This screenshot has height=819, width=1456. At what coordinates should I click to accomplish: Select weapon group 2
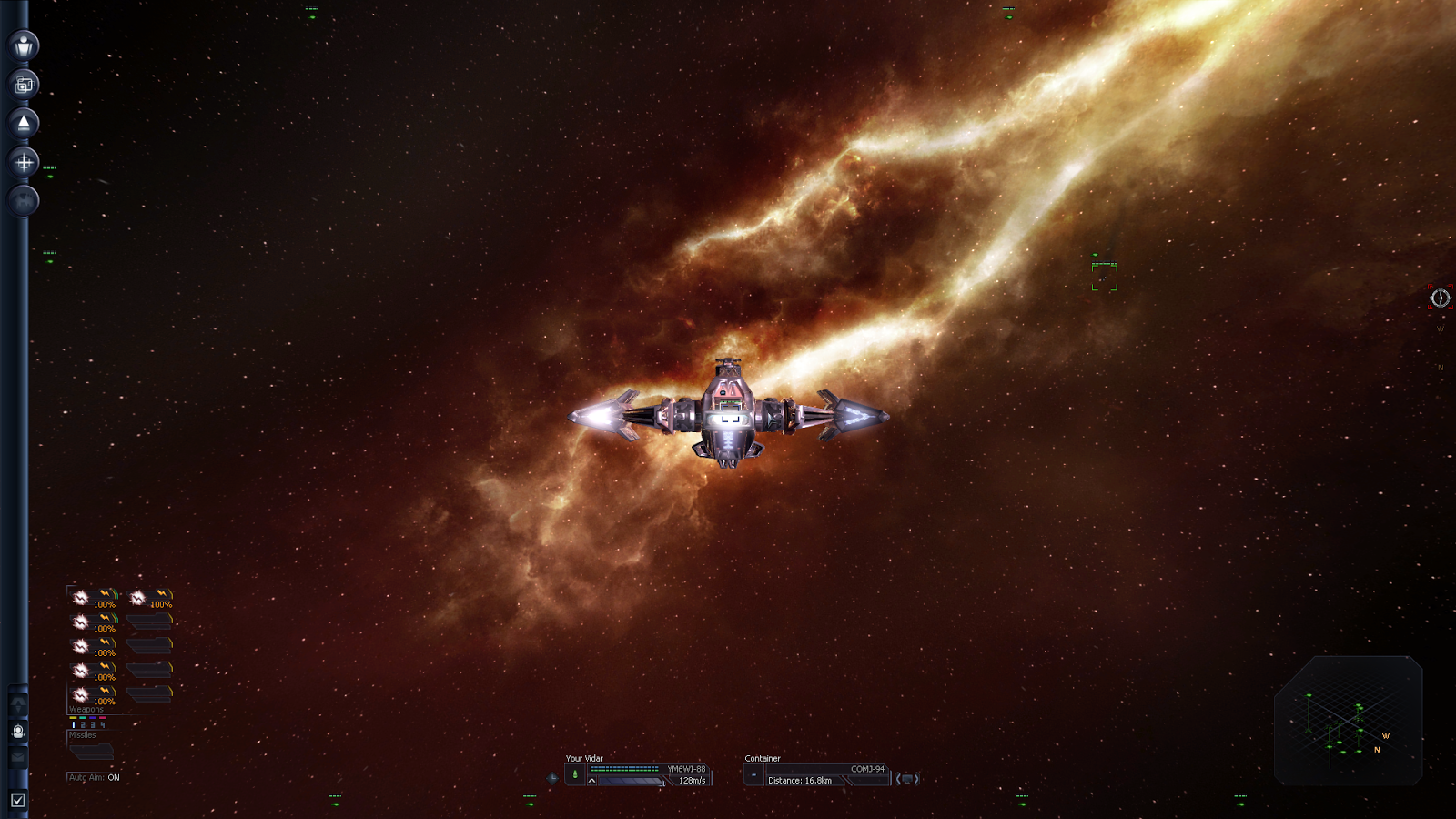[x=82, y=724]
